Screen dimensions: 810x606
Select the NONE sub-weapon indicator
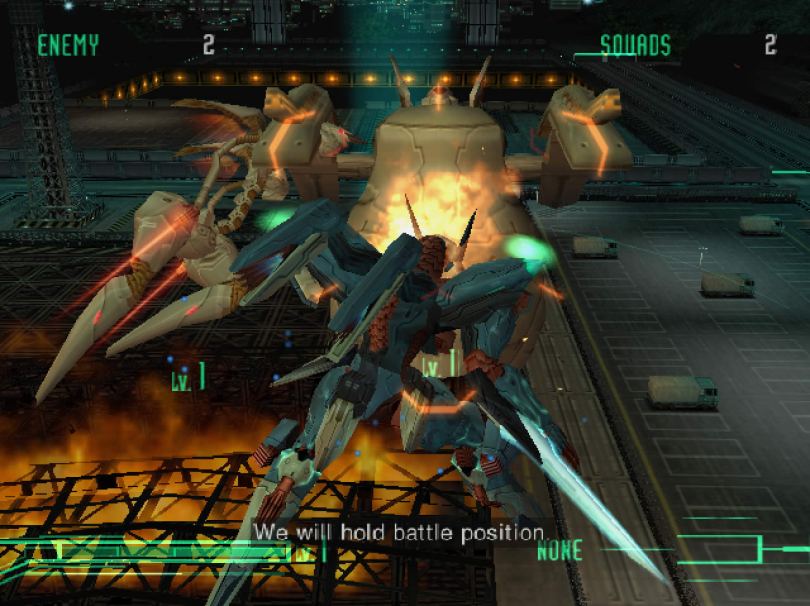(x=560, y=549)
